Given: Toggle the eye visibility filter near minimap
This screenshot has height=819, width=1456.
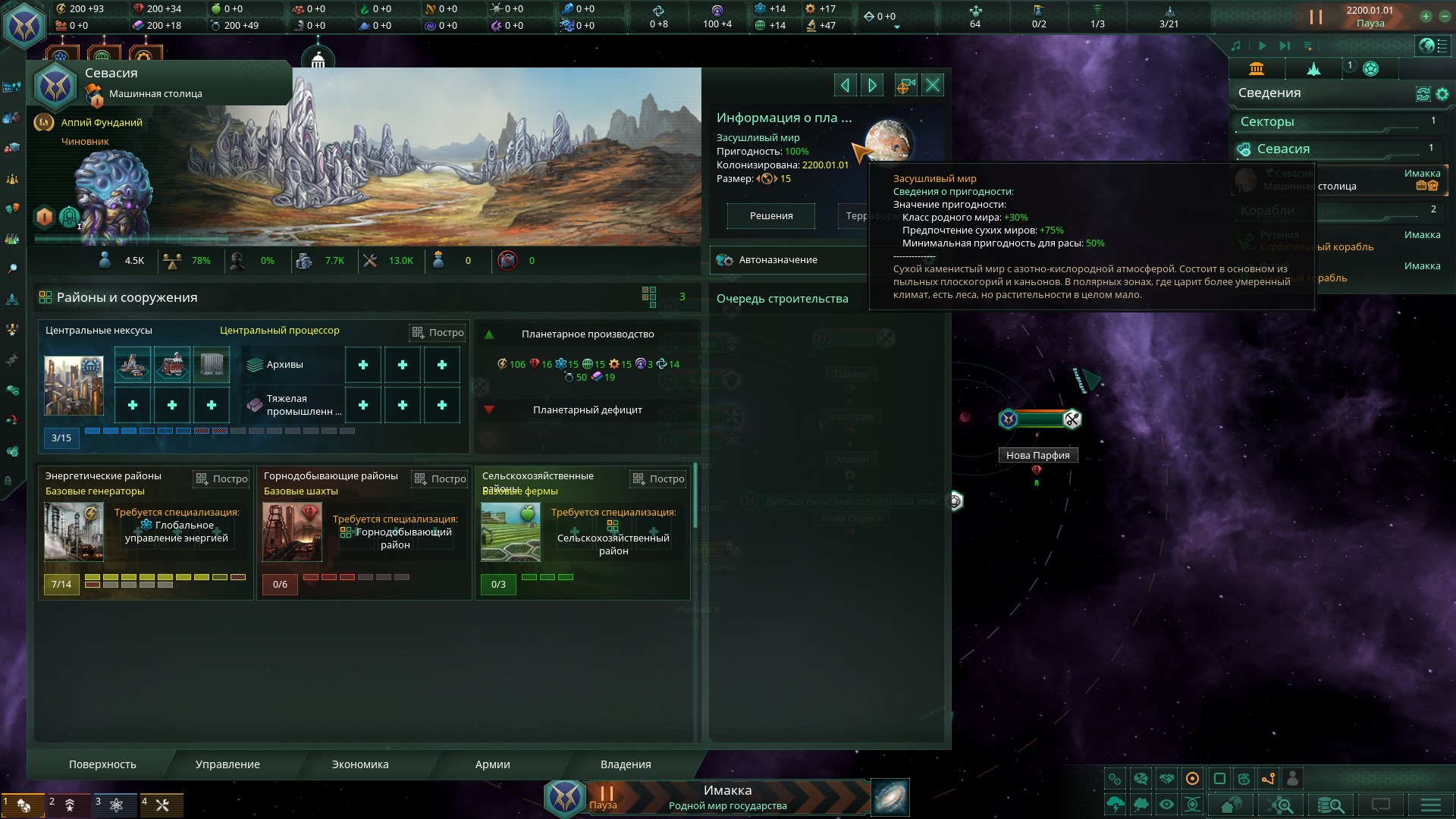Looking at the screenshot, I should (x=1165, y=805).
